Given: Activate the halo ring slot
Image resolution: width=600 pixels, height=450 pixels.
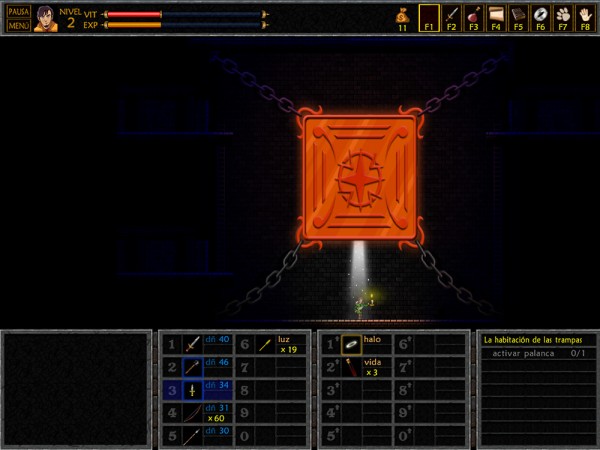Looking at the screenshot, I should [x=352, y=344].
